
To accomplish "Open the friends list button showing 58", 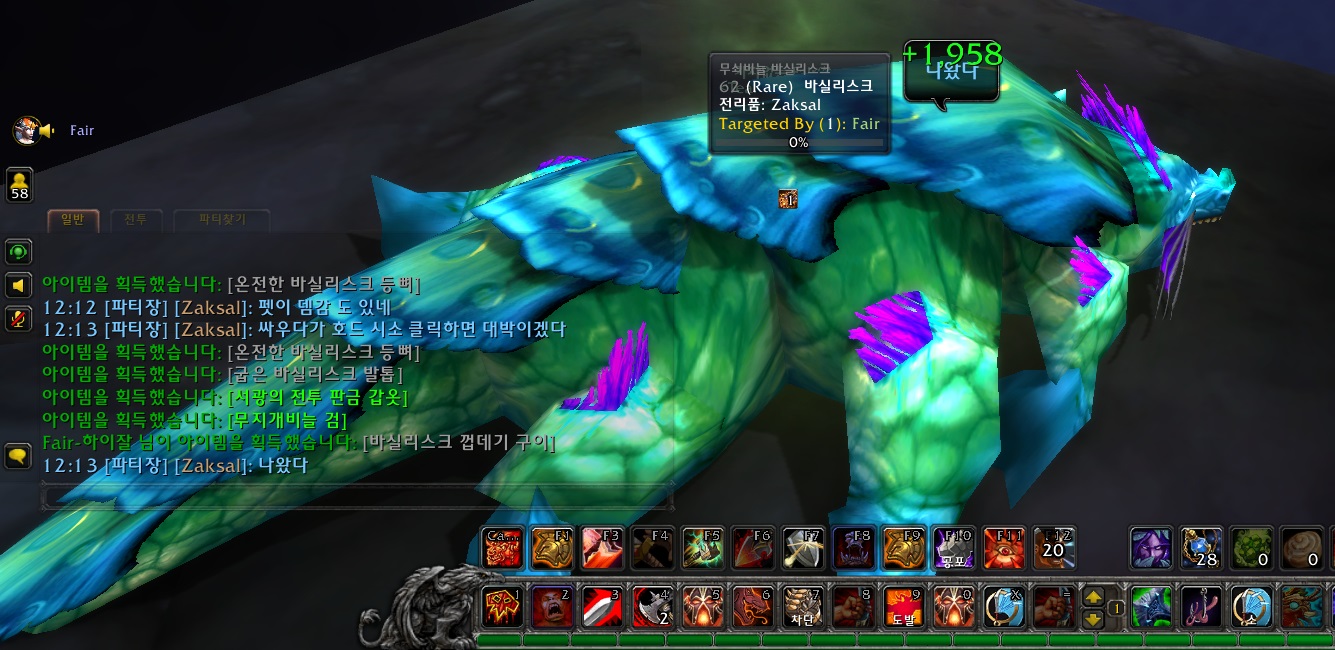I will [x=19, y=184].
